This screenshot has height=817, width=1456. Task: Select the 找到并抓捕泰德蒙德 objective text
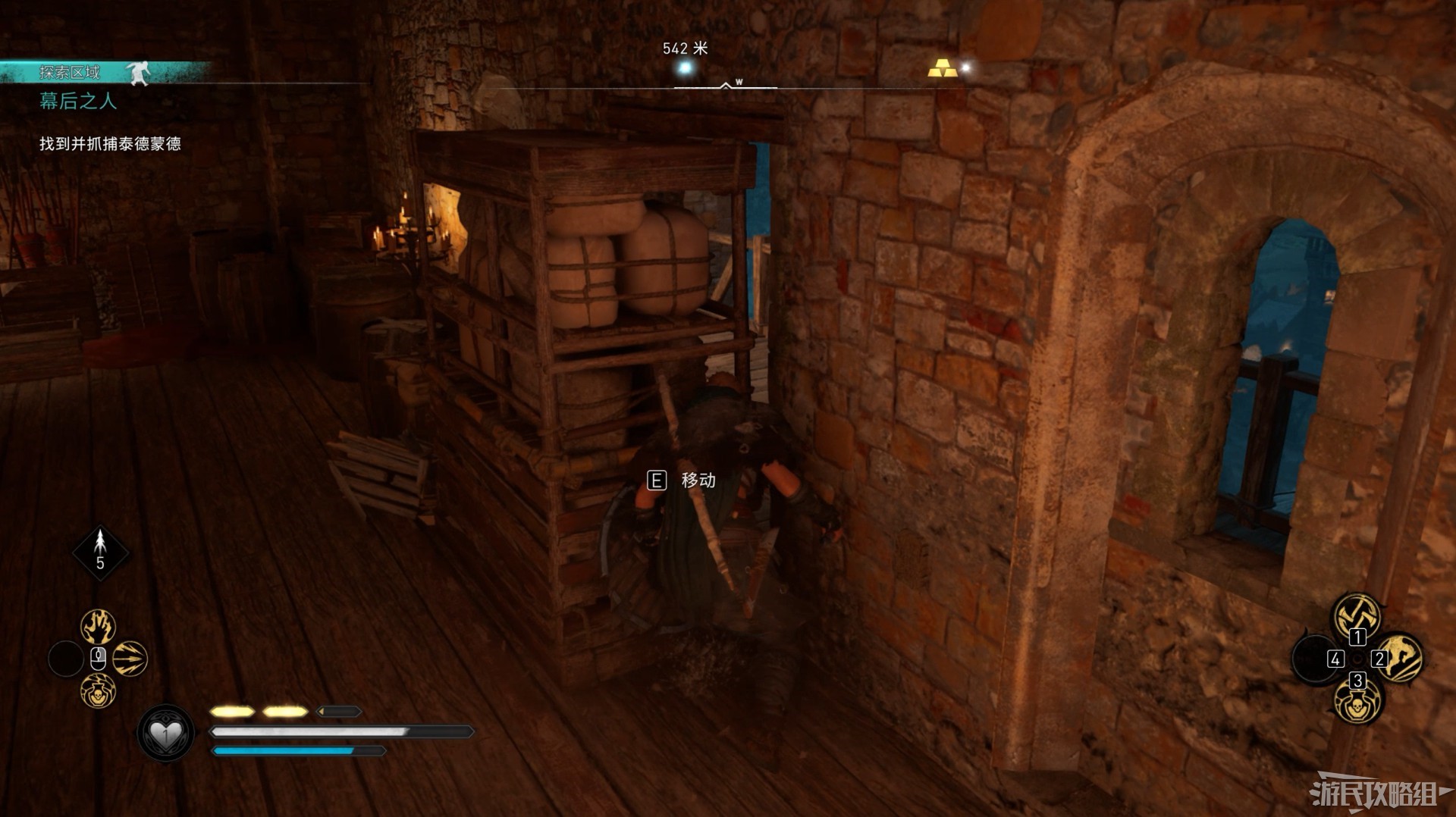pos(110,144)
